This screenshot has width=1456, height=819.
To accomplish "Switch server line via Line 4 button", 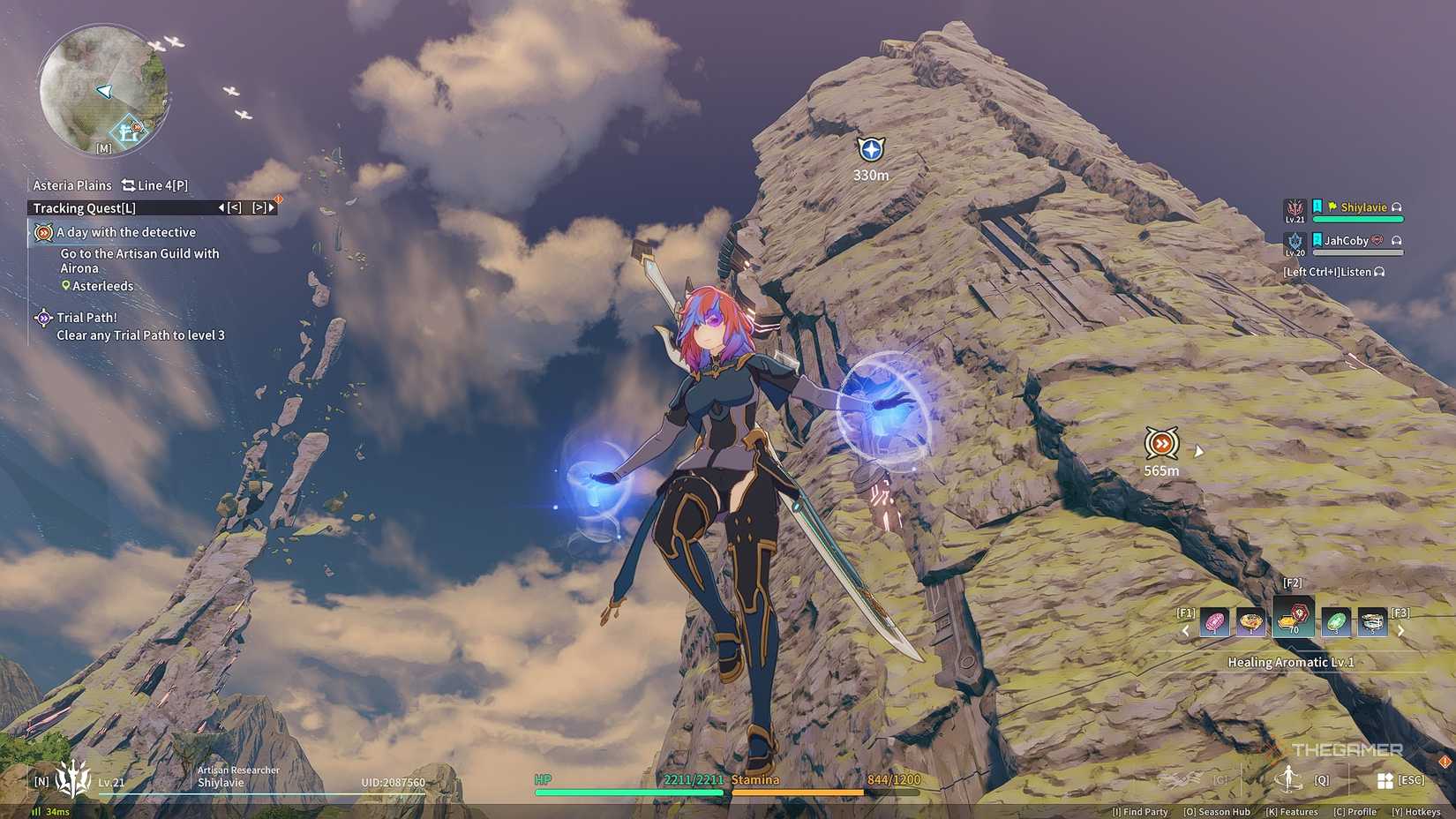I will pos(155,185).
